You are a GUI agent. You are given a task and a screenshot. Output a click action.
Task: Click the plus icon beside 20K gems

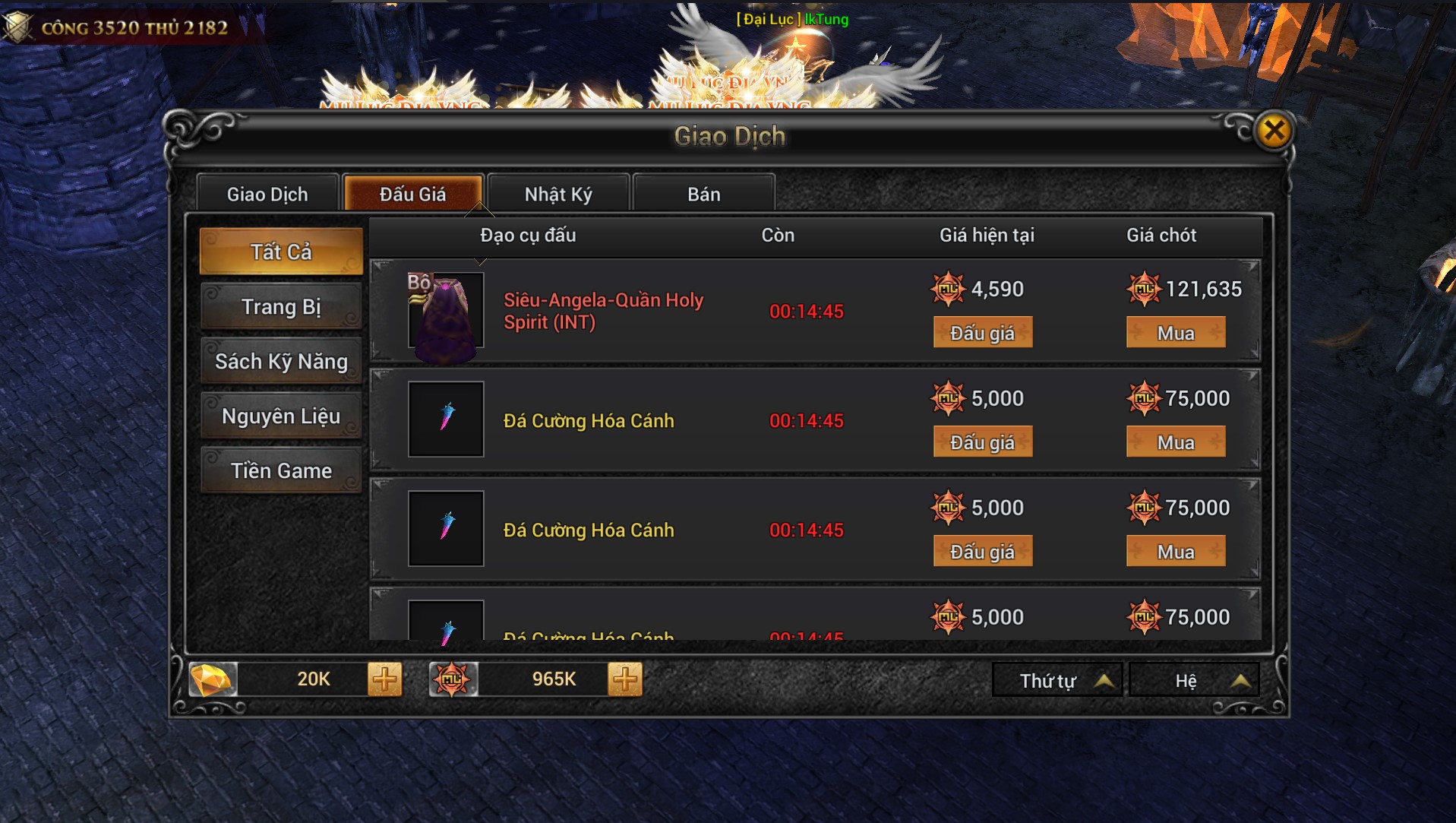click(384, 679)
